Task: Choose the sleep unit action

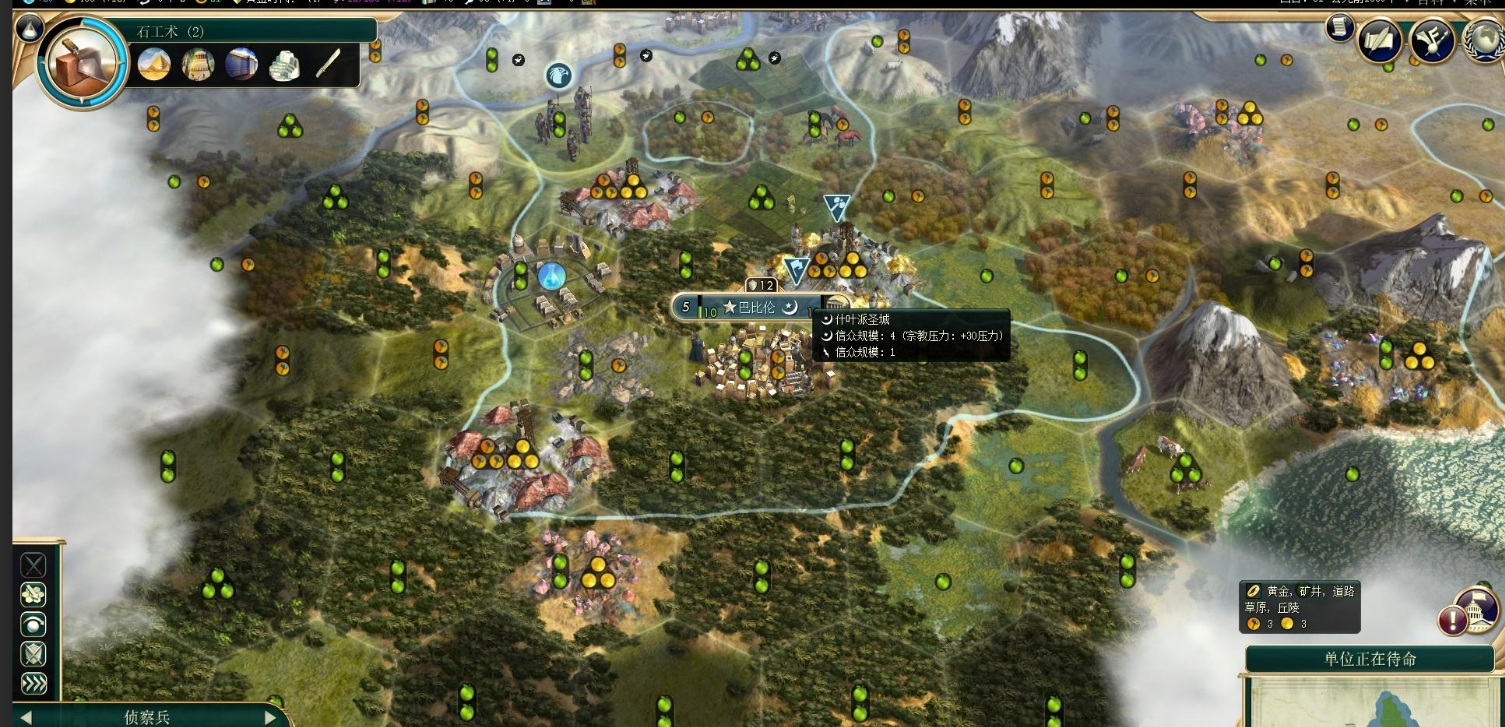Action: [34, 625]
